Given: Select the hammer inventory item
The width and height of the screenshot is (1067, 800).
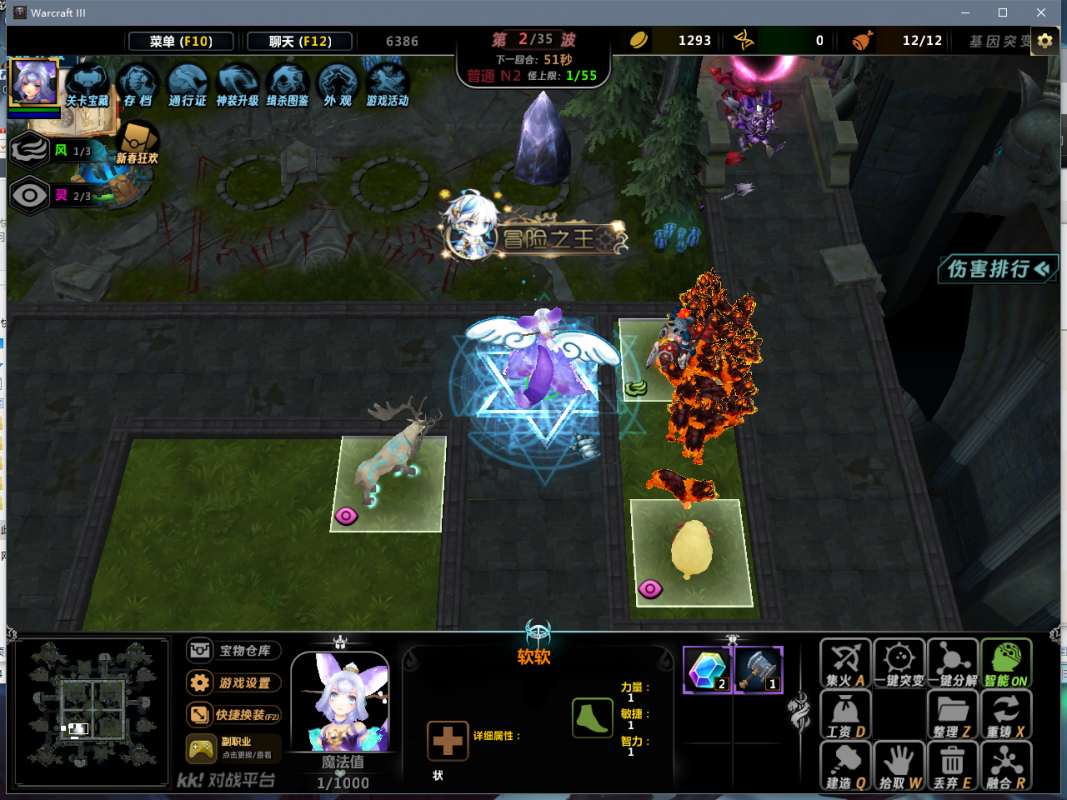Looking at the screenshot, I should click(x=757, y=669).
